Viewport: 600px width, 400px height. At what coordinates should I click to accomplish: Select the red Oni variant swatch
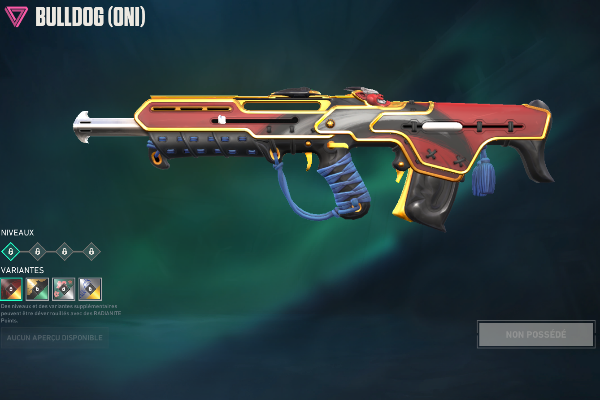tap(12, 289)
